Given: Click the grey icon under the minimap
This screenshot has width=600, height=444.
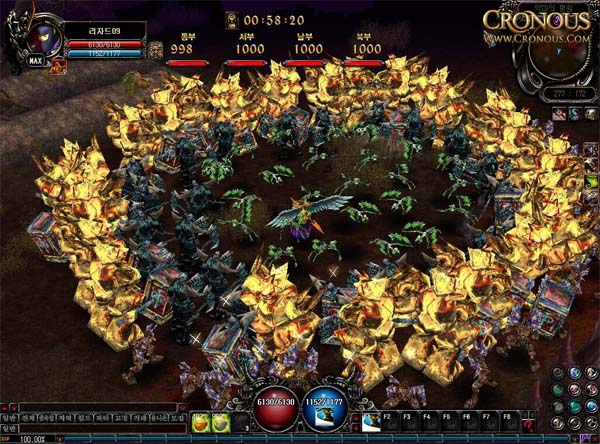Looking at the screenshot, I should [x=589, y=115].
